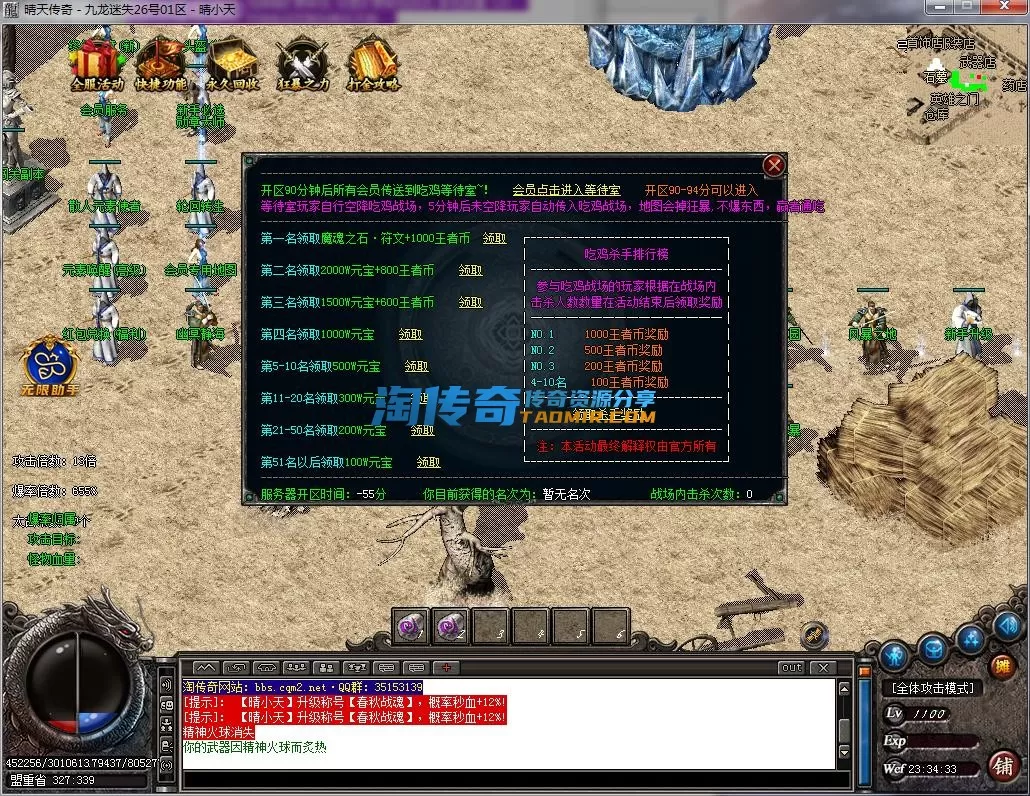Claim the 第21-50名 200W元宝 reward

422,430
